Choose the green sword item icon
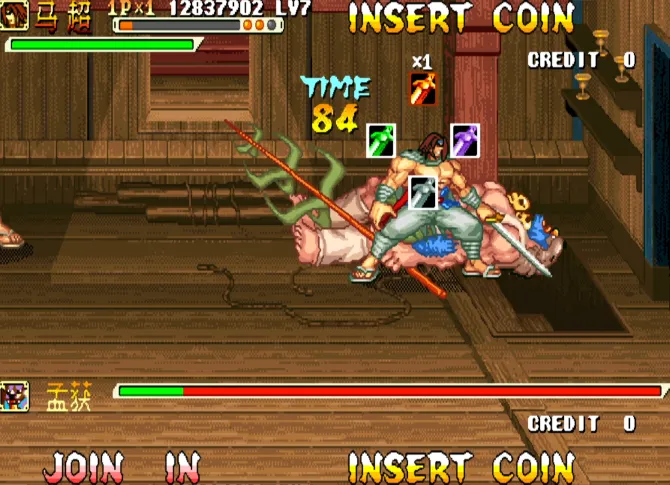Image resolution: width=670 pixels, height=485 pixels. coord(381,140)
